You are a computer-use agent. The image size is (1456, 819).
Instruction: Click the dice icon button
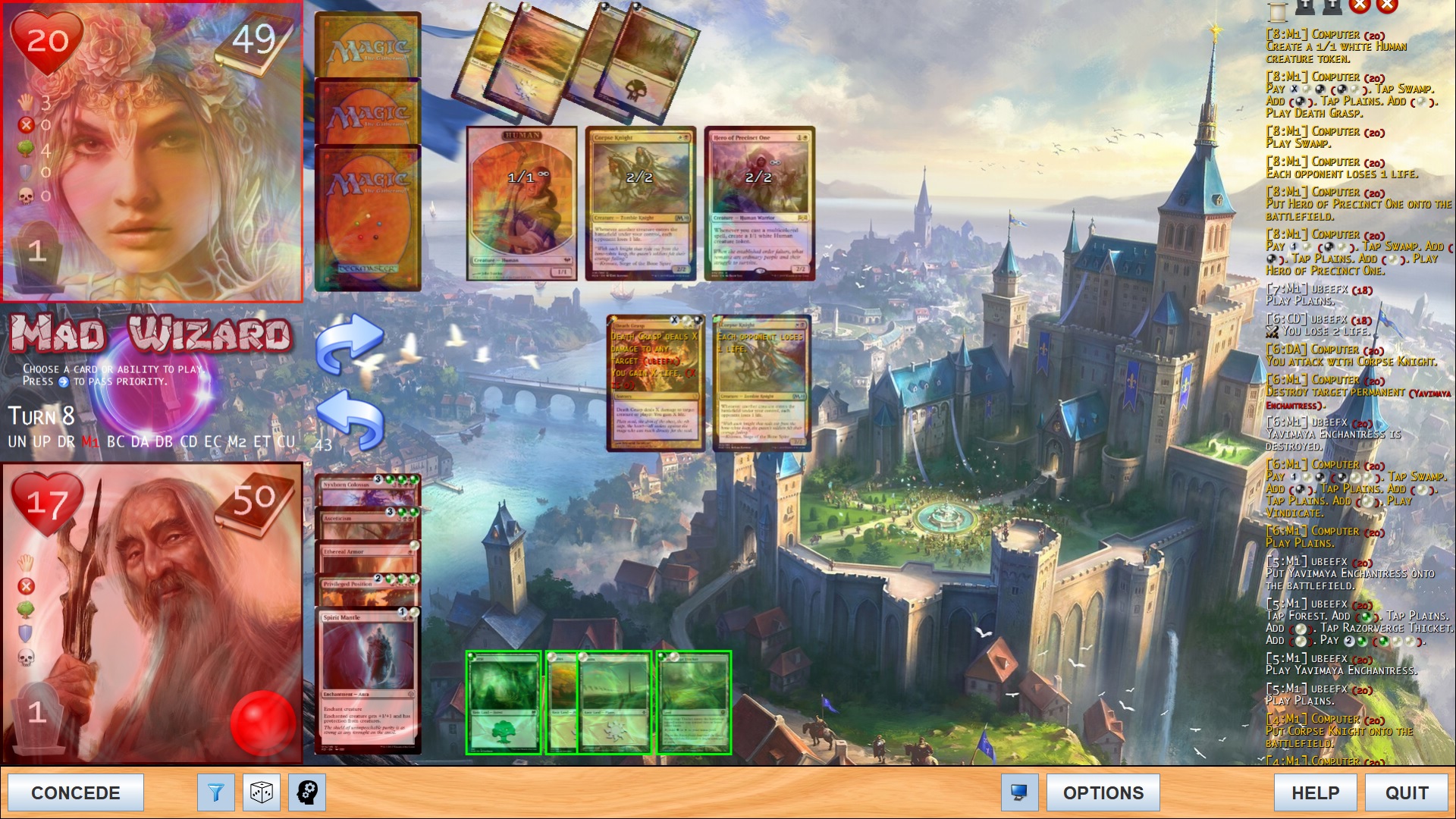[262, 792]
